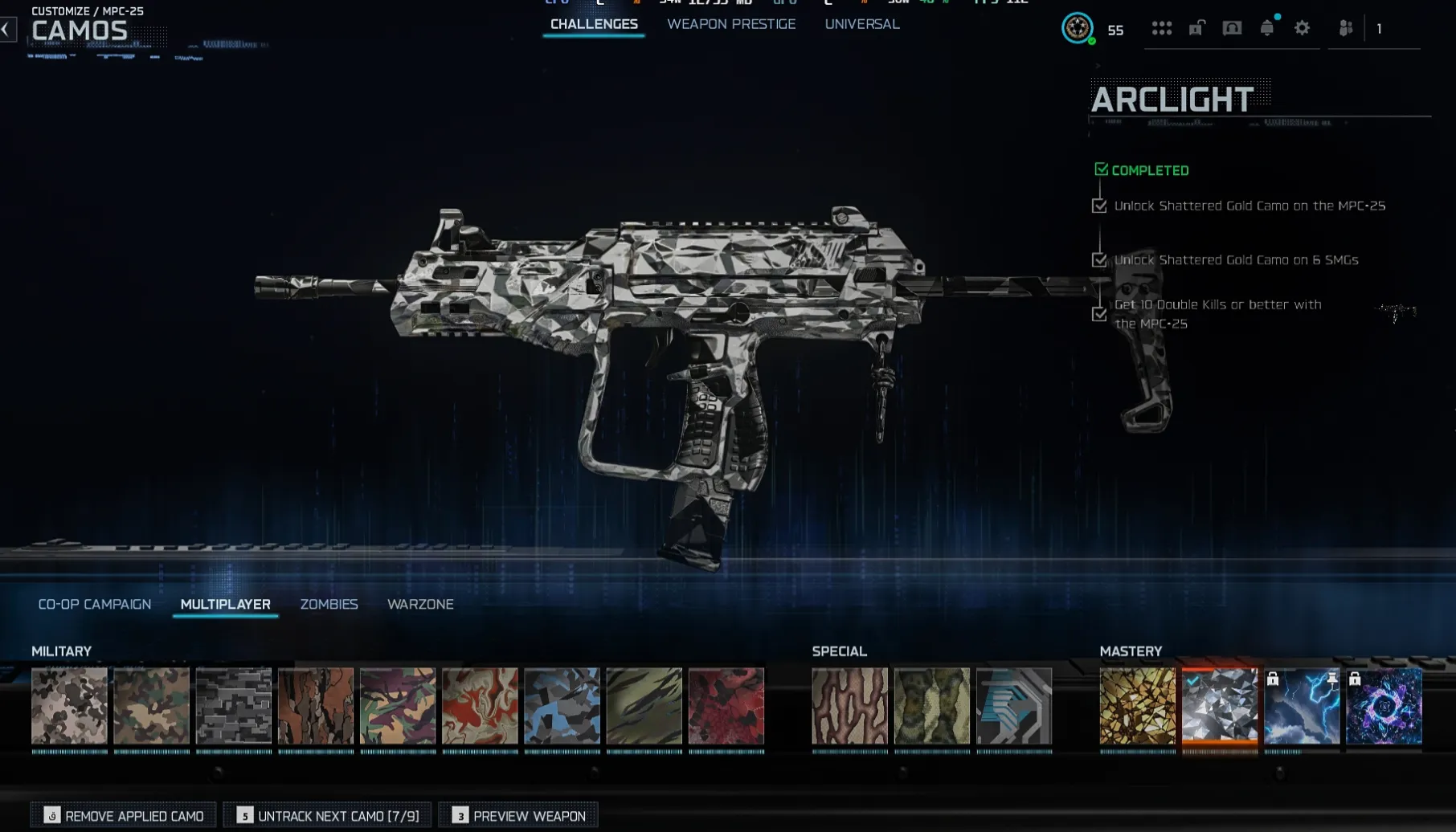This screenshot has width=1456, height=832.
Task: Open the settings gear icon
Action: pyautogui.click(x=1303, y=29)
